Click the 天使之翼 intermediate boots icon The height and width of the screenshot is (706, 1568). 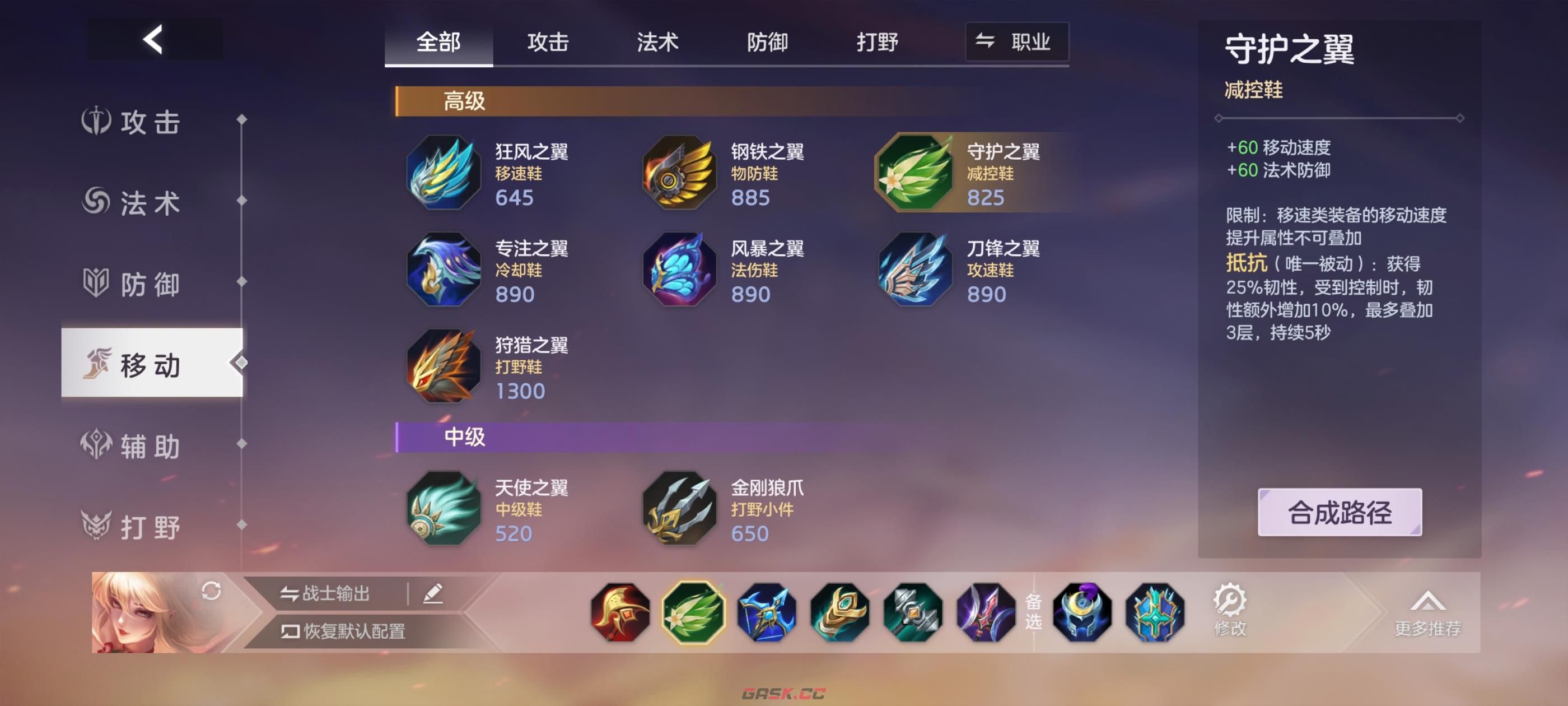[443, 510]
